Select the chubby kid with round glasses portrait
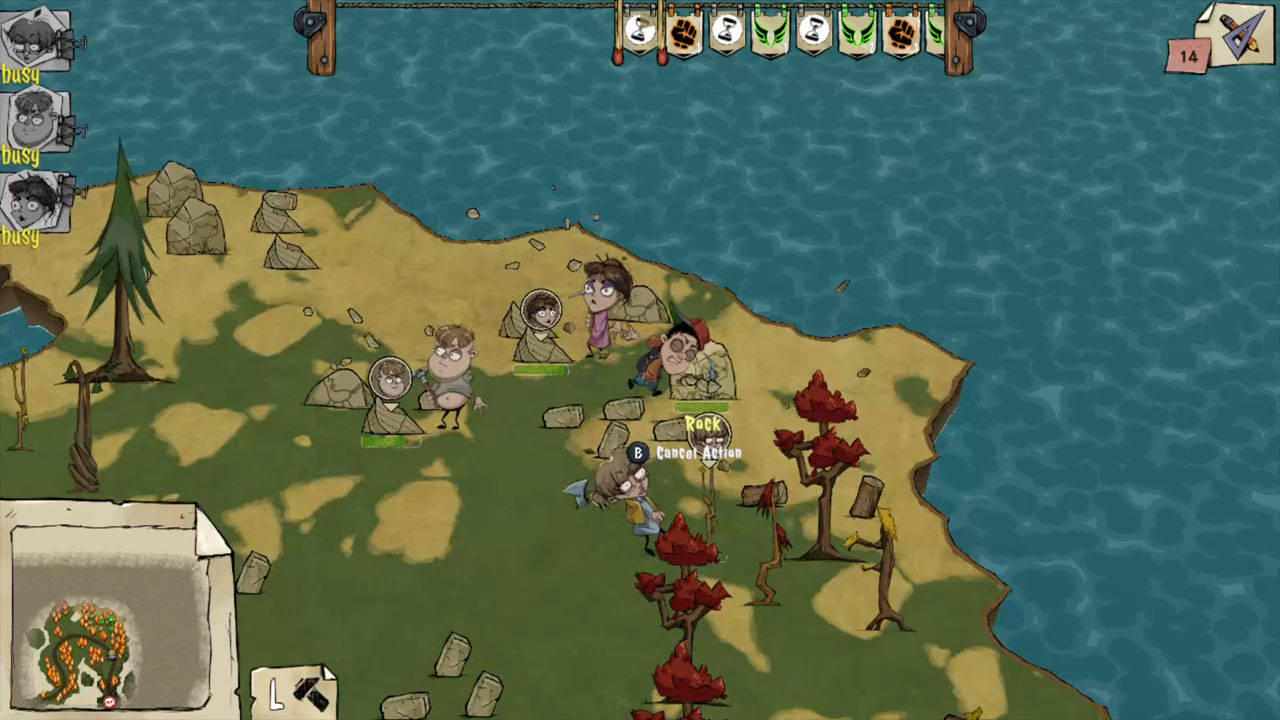The height and width of the screenshot is (720, 1280). coord(36,120)
